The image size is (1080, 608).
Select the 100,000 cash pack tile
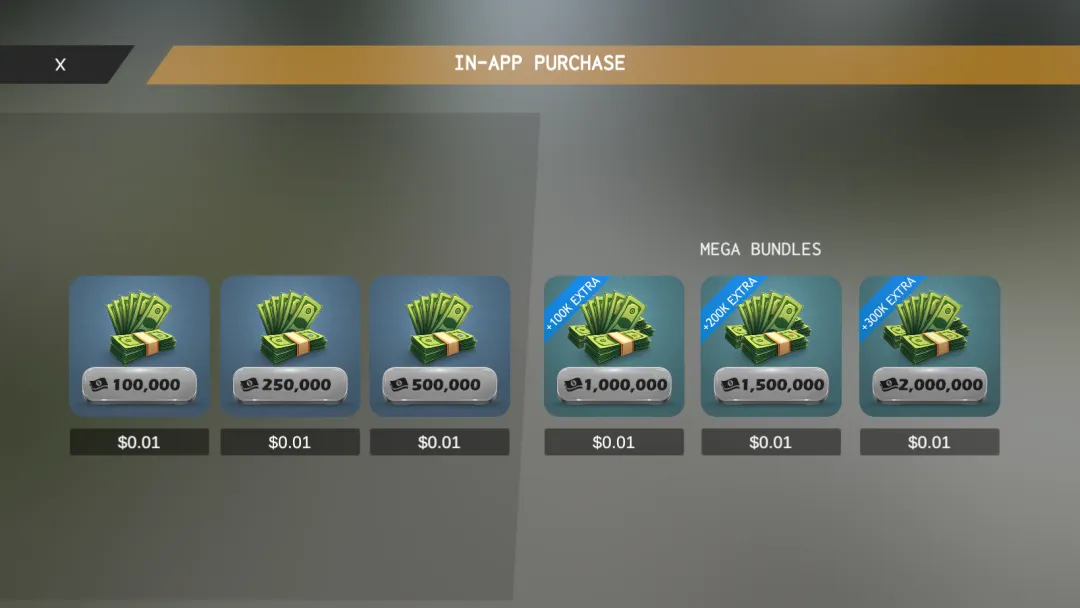(139, 346)
